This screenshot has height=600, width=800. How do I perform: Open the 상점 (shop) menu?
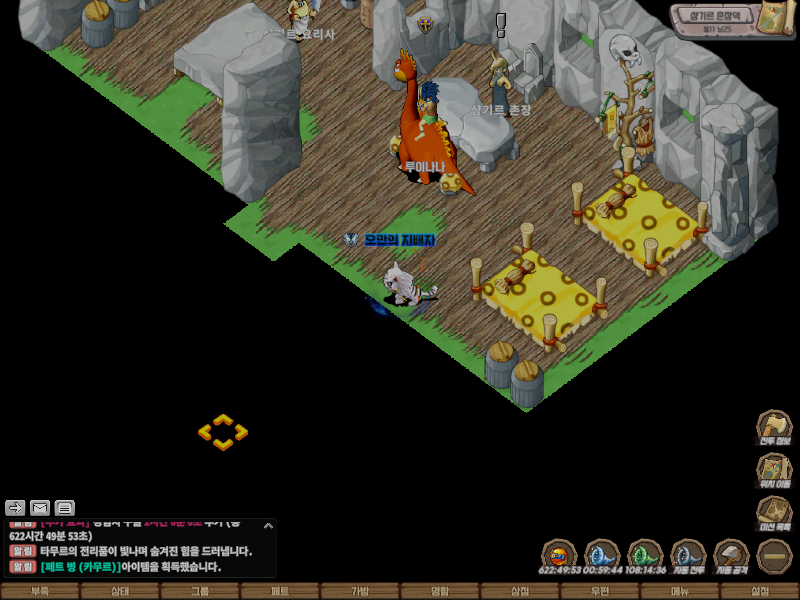[520, 591]
